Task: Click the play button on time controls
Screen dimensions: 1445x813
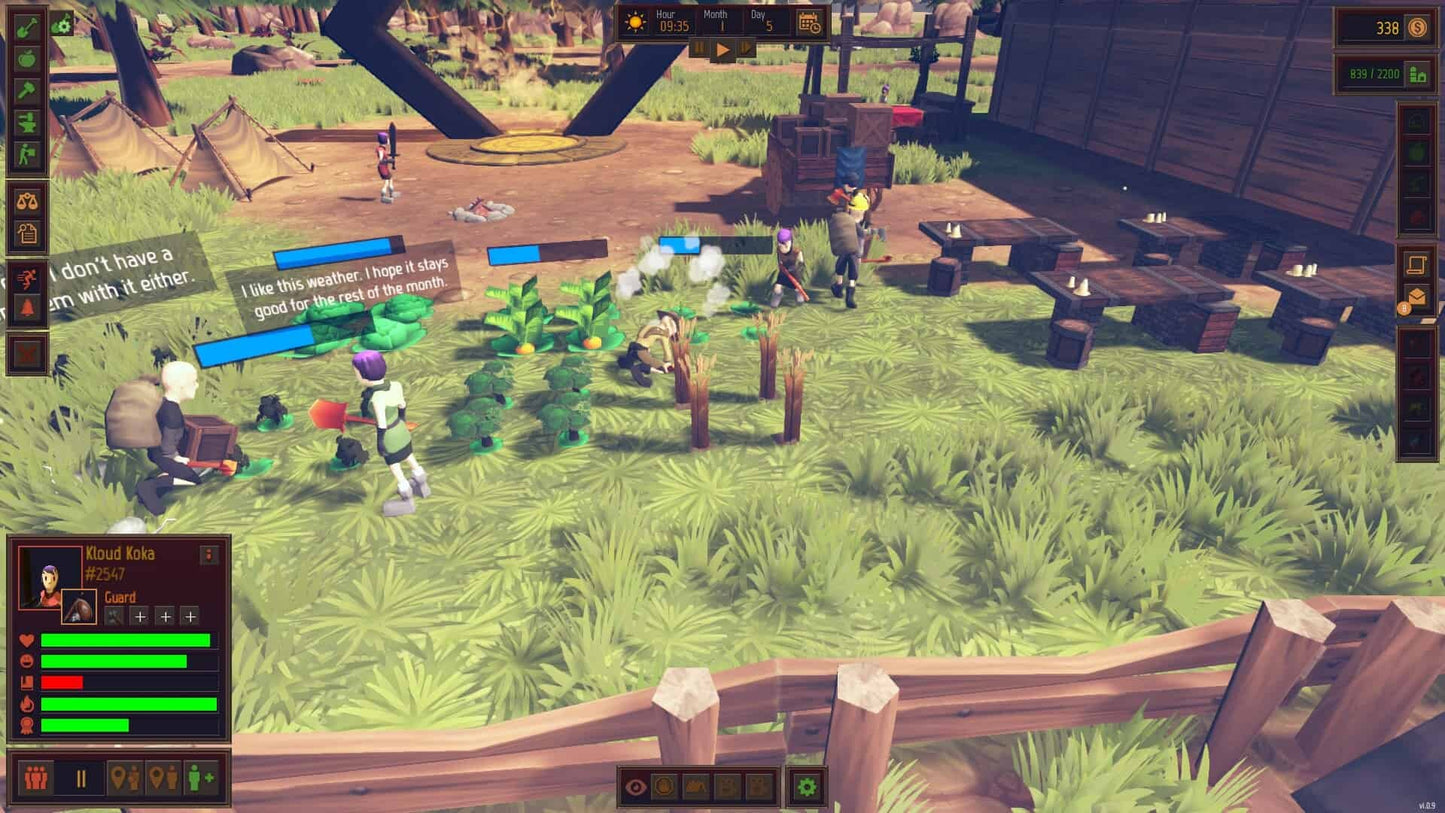Action: (x=722, y=49)
